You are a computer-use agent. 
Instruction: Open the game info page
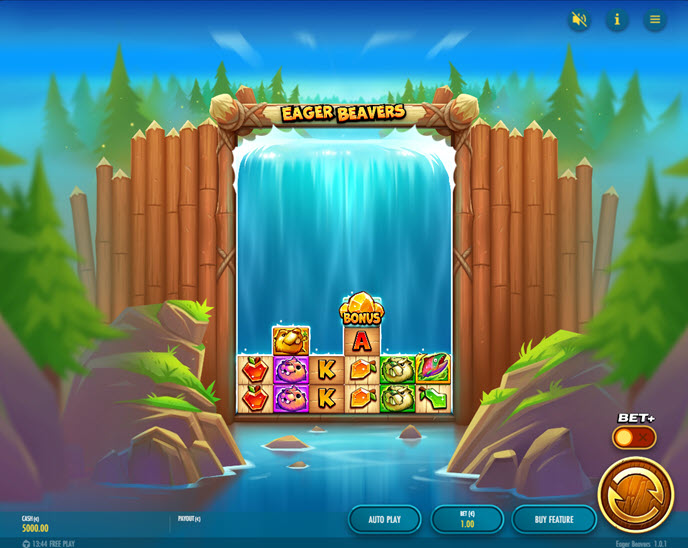(617, 19)
